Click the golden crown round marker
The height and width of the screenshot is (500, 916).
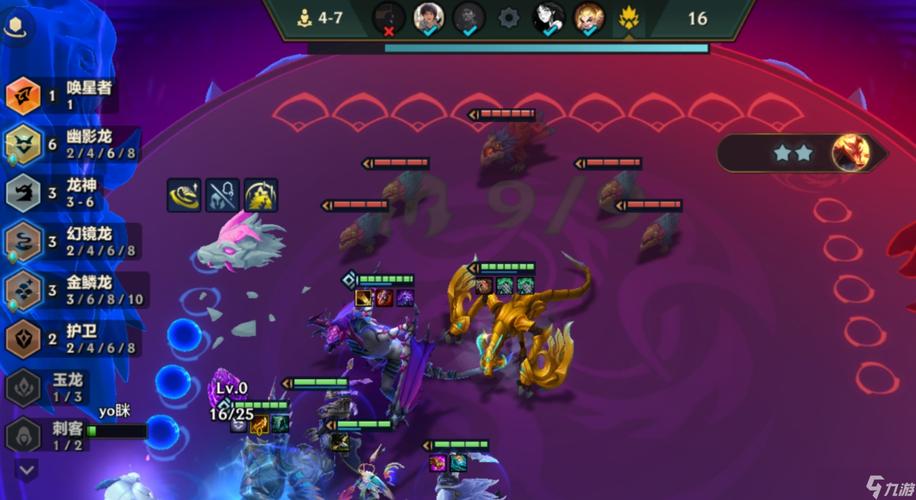pos(629,18)
